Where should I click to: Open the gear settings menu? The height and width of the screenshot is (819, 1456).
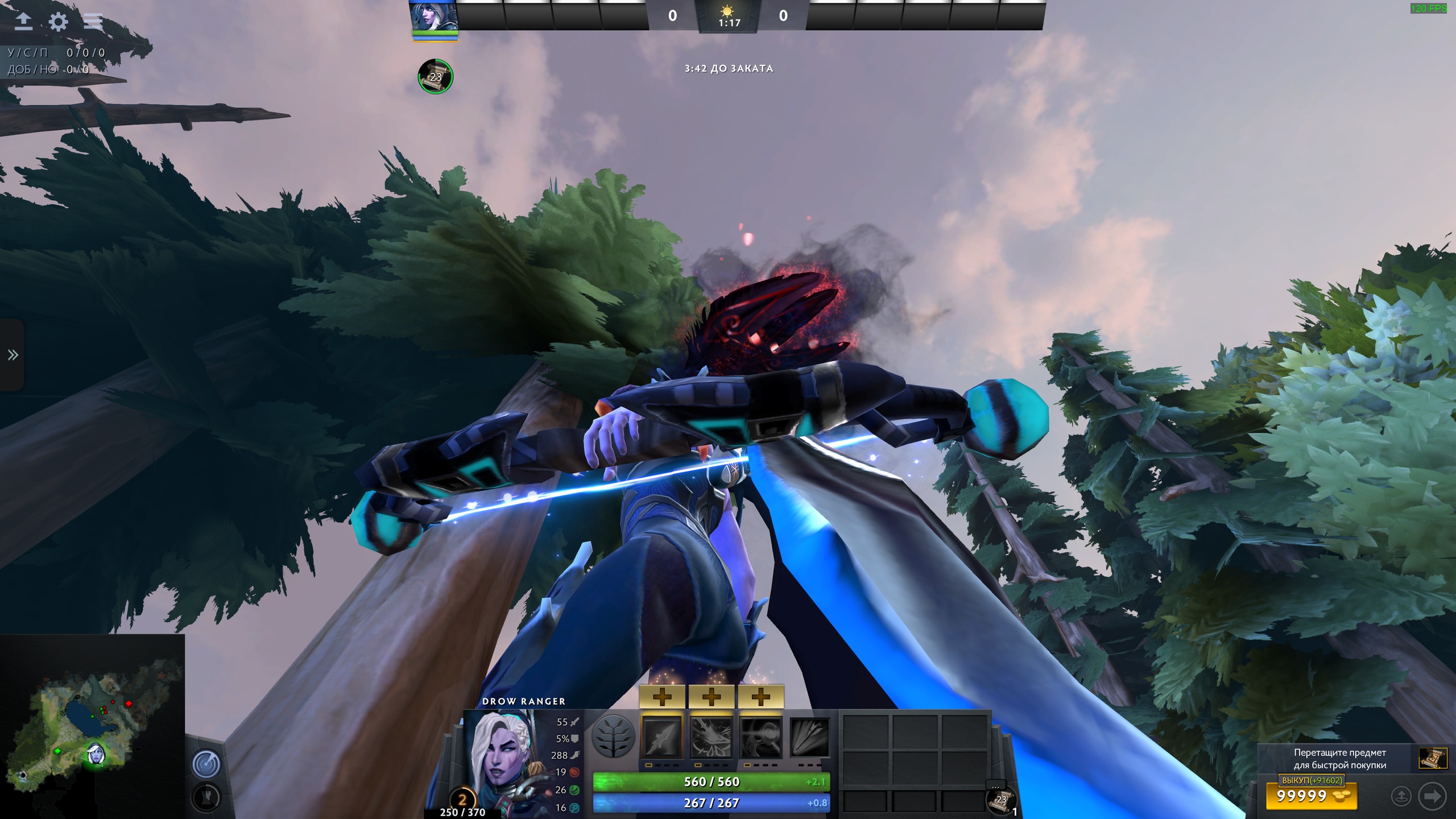[58, 22]
